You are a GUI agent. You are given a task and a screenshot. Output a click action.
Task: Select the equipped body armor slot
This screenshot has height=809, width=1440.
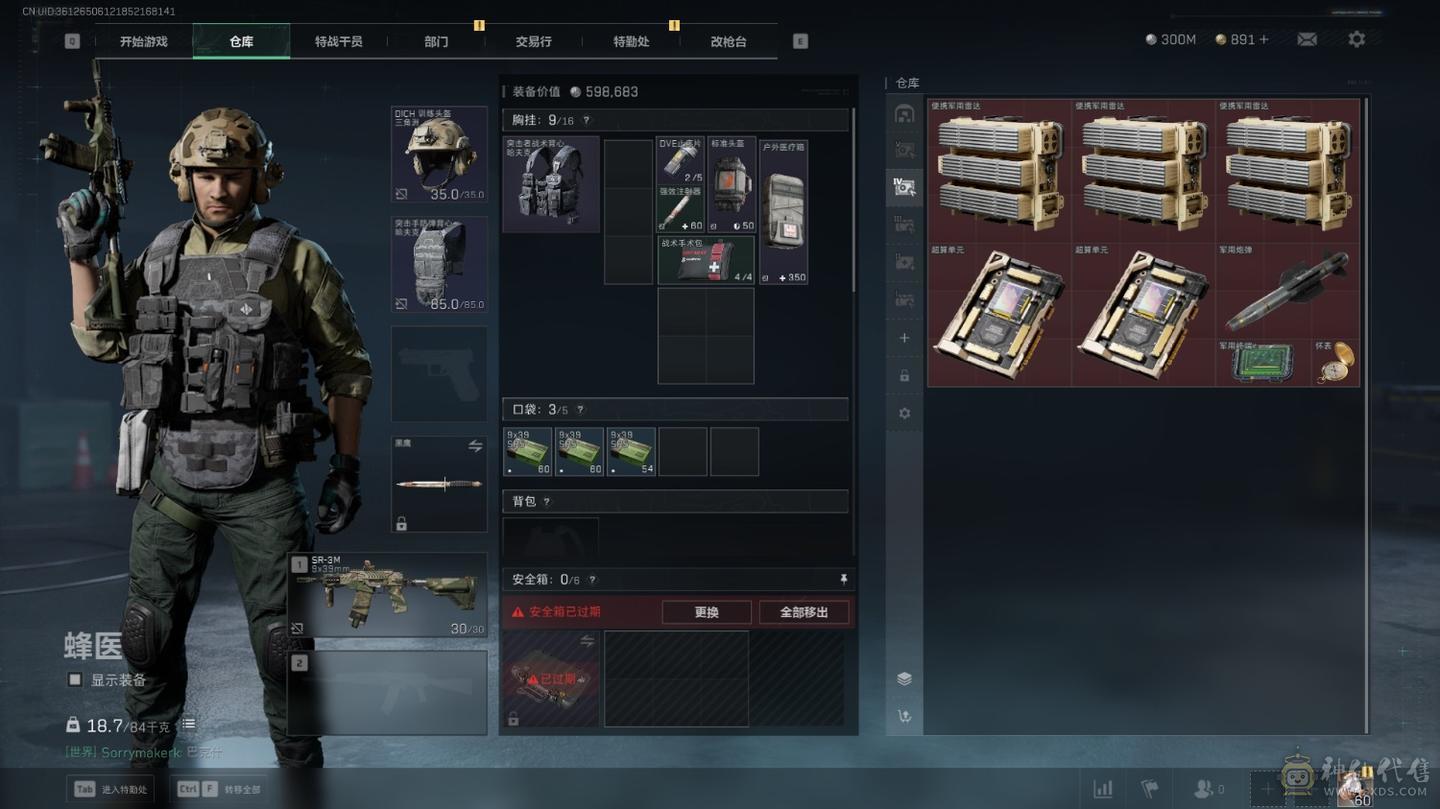coord(439,264)
